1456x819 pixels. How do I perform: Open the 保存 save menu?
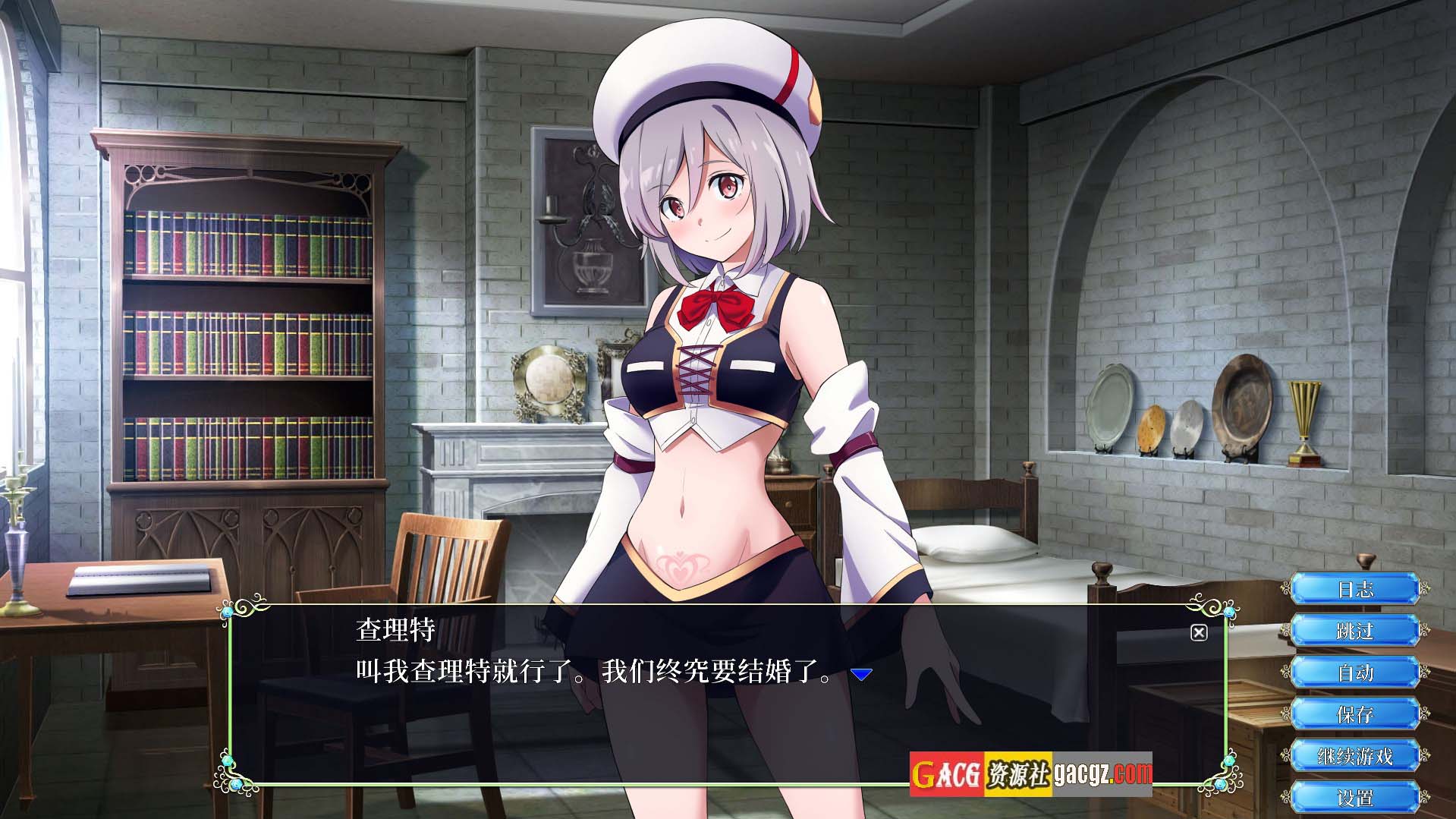[1354, 714]
